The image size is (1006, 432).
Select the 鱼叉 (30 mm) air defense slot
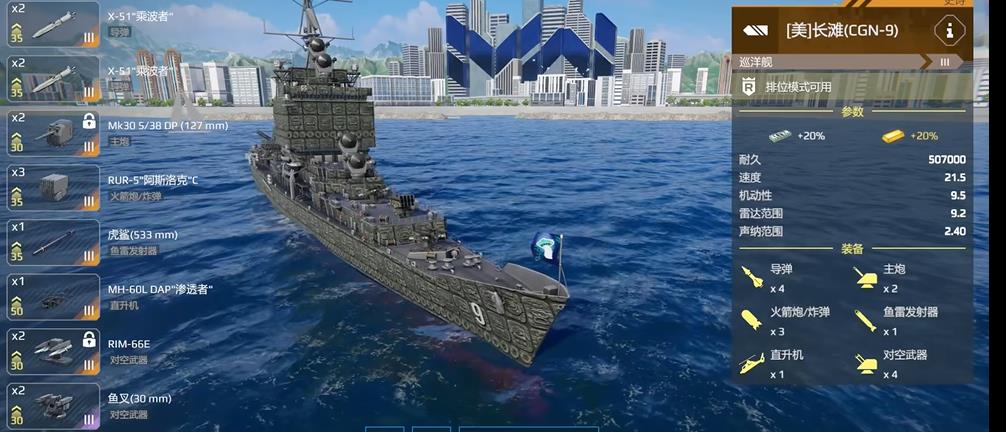pyautogui.click(x=52, y=406)
